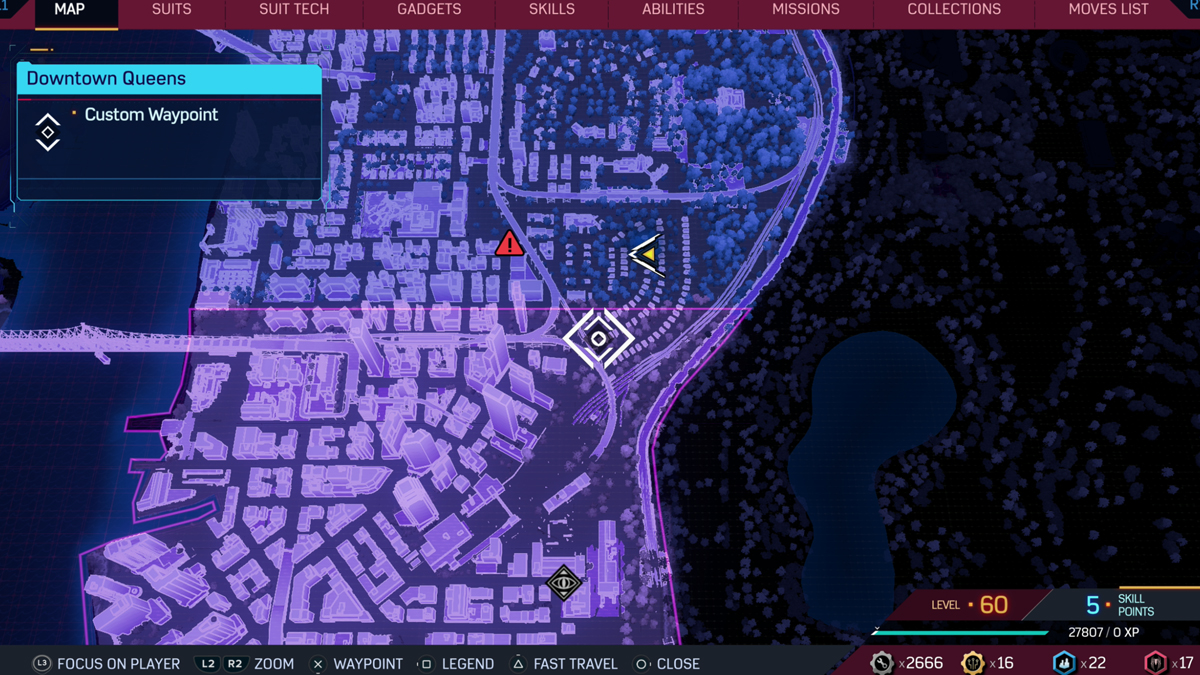This screenshot has width=1200, height=675.
Task: Show the Abilities tab
Action: pyautogui.click(x=673, y=10)
